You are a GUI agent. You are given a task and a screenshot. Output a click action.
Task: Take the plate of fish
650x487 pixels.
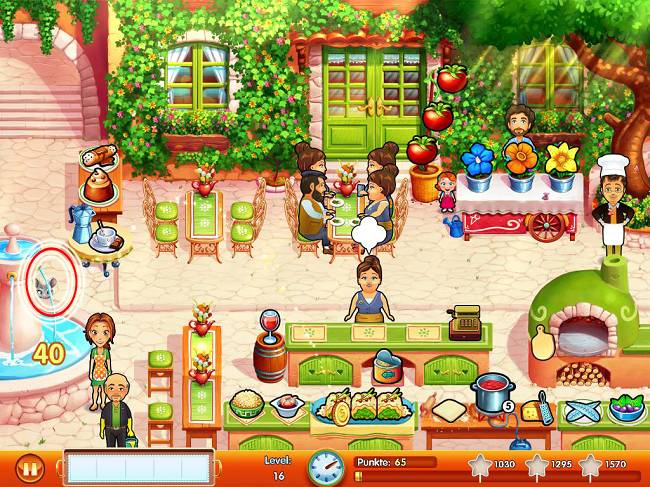[x=582, y=411]
